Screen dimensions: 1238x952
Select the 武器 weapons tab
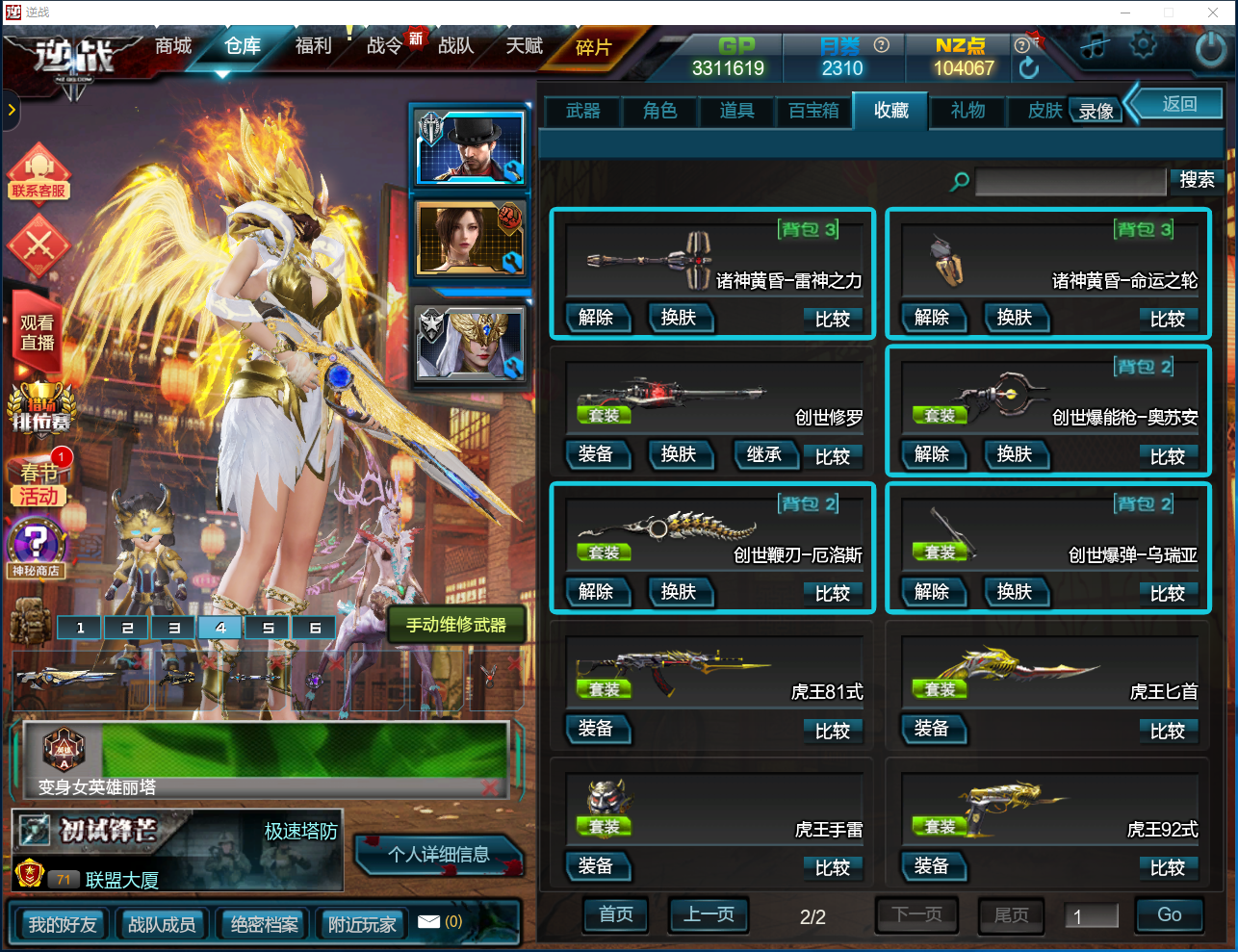[x=582, y=112]
